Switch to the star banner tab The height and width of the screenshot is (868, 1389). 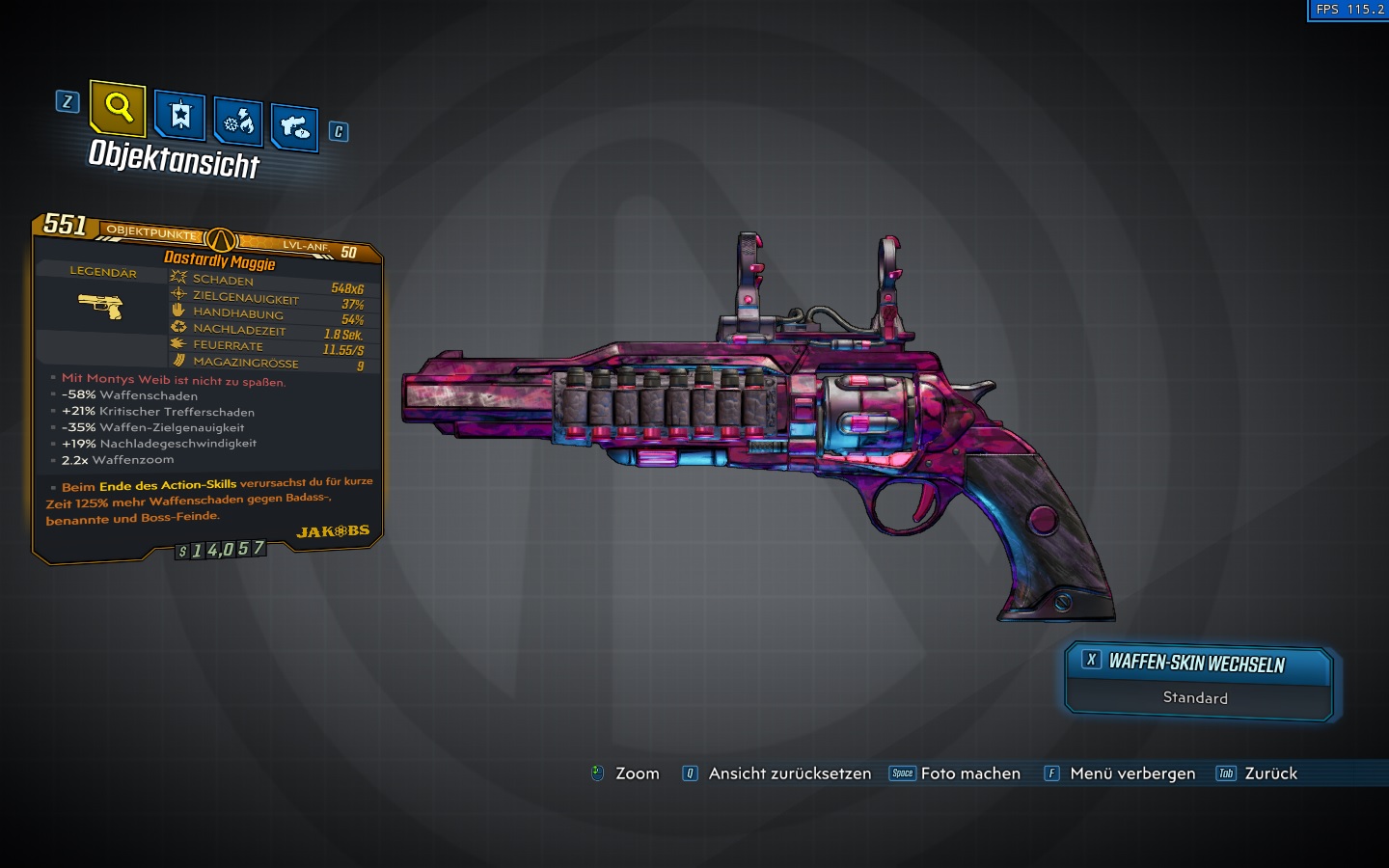pyautogui.click(x=180, y=117)
